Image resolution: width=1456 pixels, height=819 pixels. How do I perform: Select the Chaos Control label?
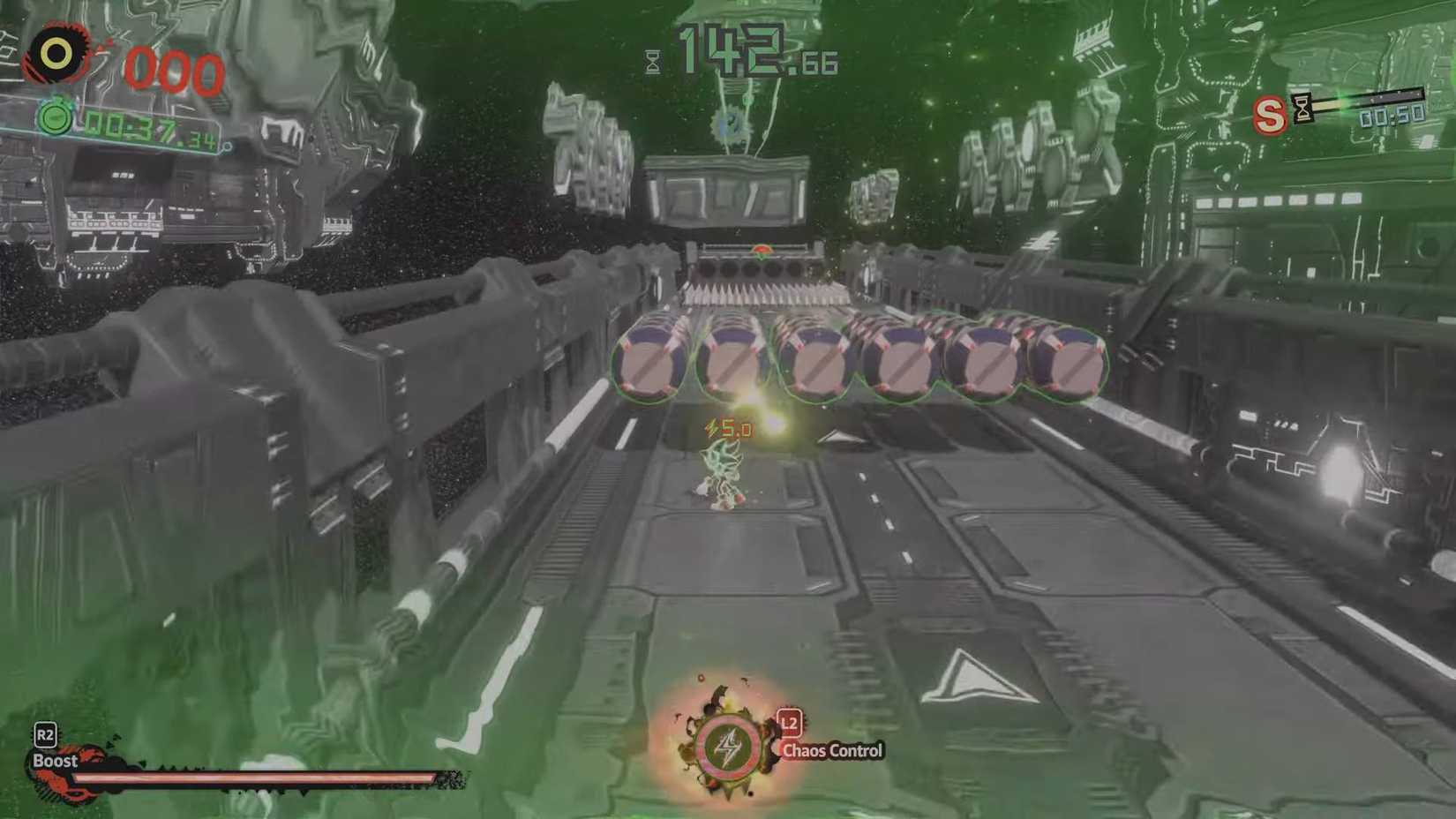833,752
